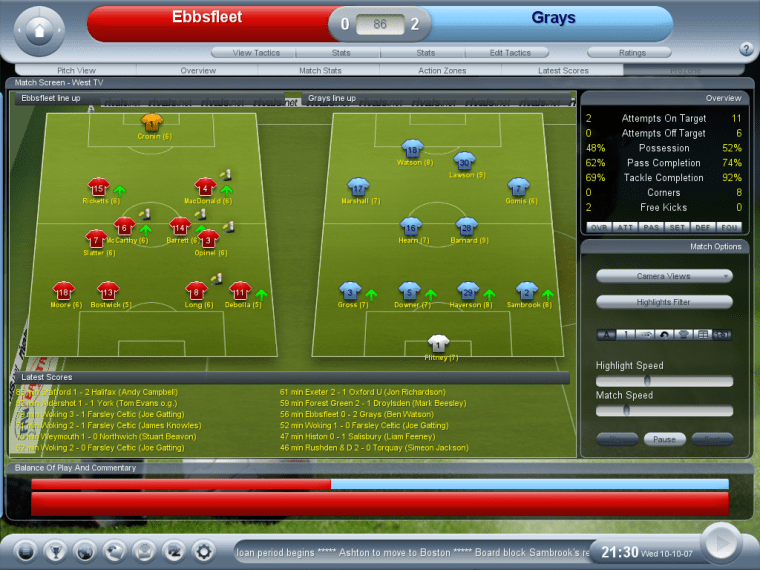This screenshot has width=760, height=570.
Task: Show the ATT stats filter
Action: tap(623, 227)
